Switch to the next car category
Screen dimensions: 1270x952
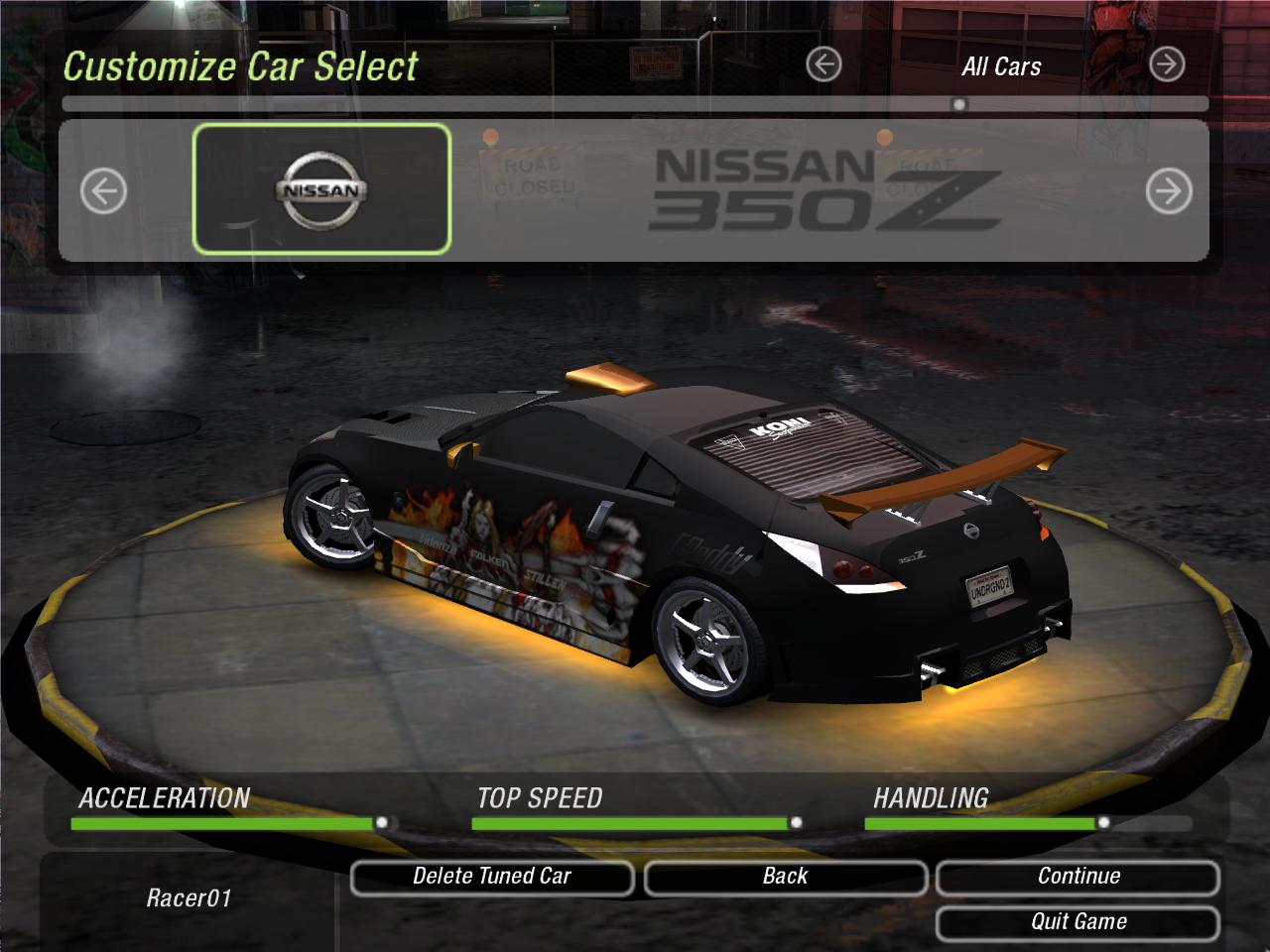(x=1167, y=65)
